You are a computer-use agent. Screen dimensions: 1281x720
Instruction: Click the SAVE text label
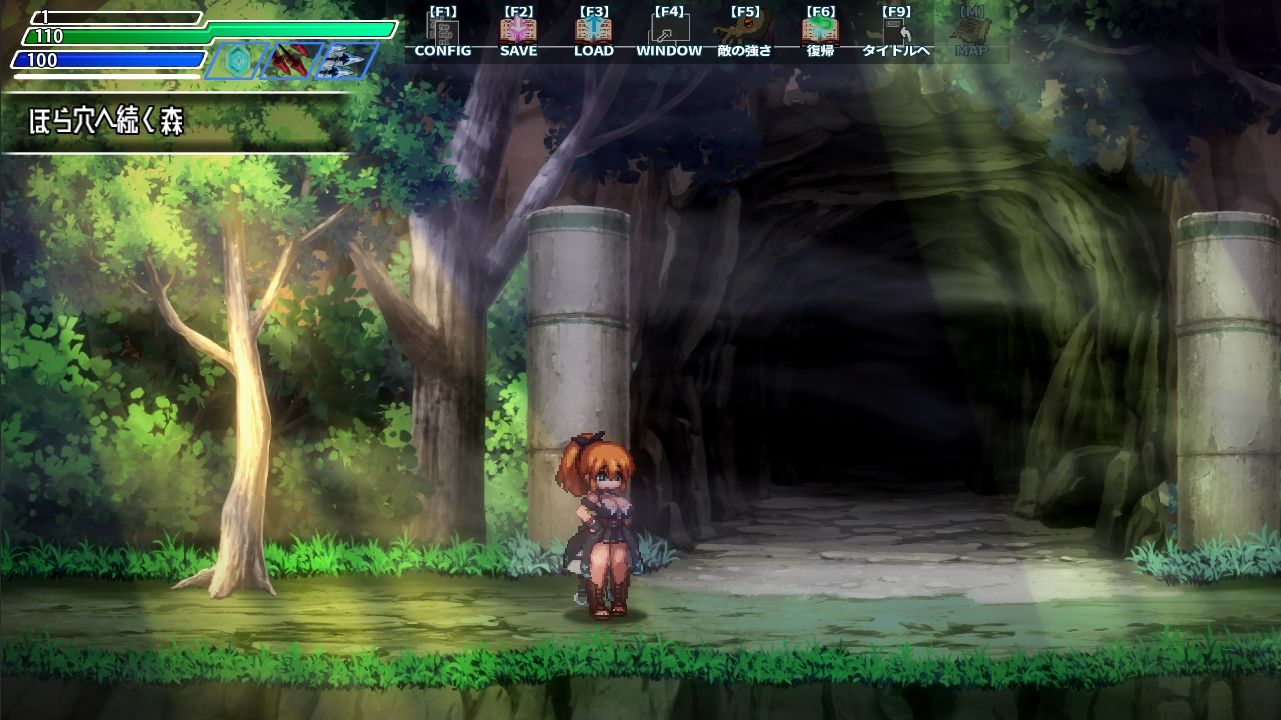pyautogui.click(x=519, y=51)
